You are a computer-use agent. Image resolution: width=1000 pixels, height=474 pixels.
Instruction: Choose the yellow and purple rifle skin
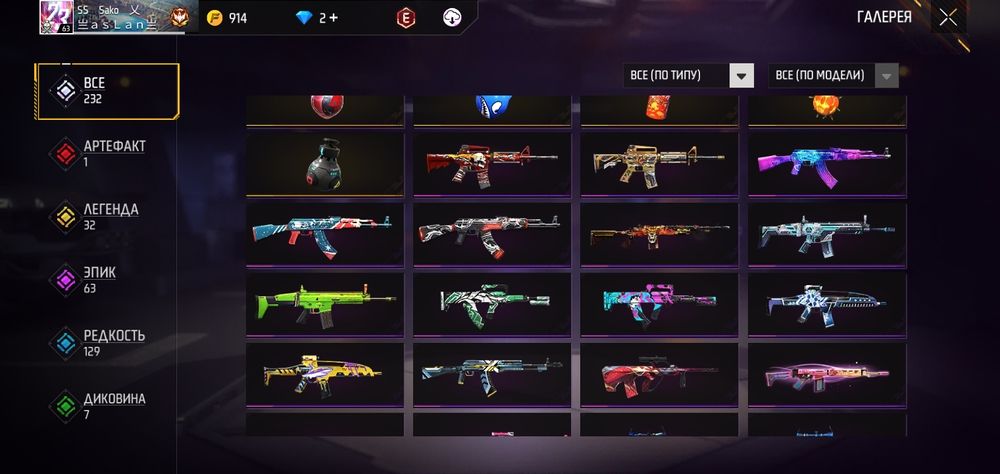pyautogui.click(x=325, y=372)
